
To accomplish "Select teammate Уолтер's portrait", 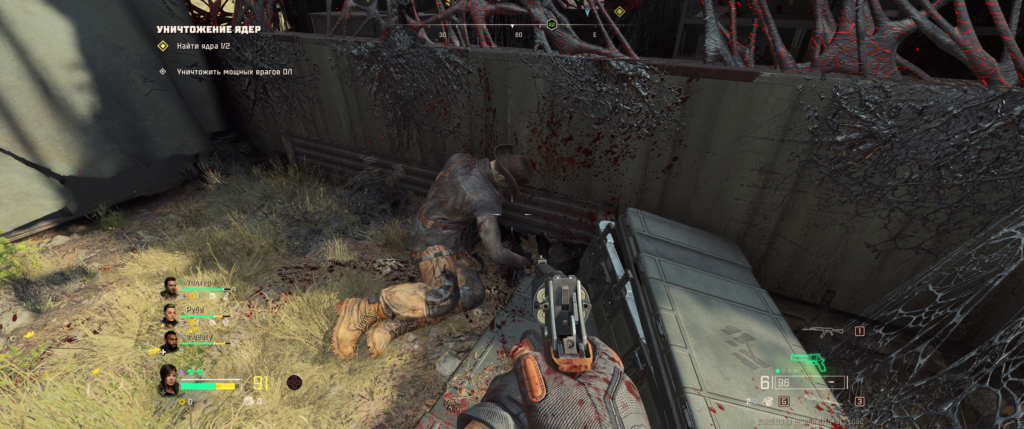I will tap(169, 288).
